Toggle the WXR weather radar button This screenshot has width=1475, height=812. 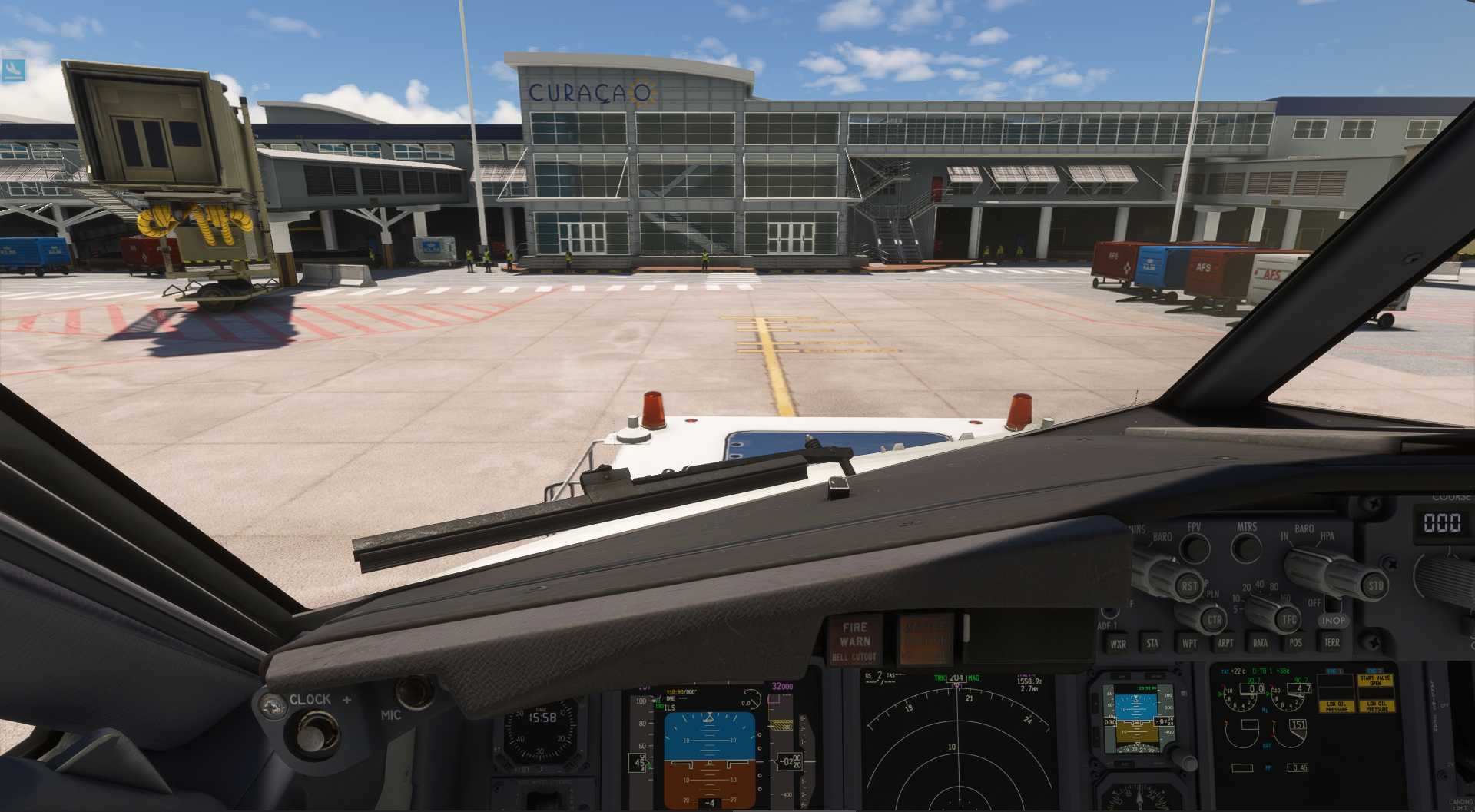[x=1118, y=644]
